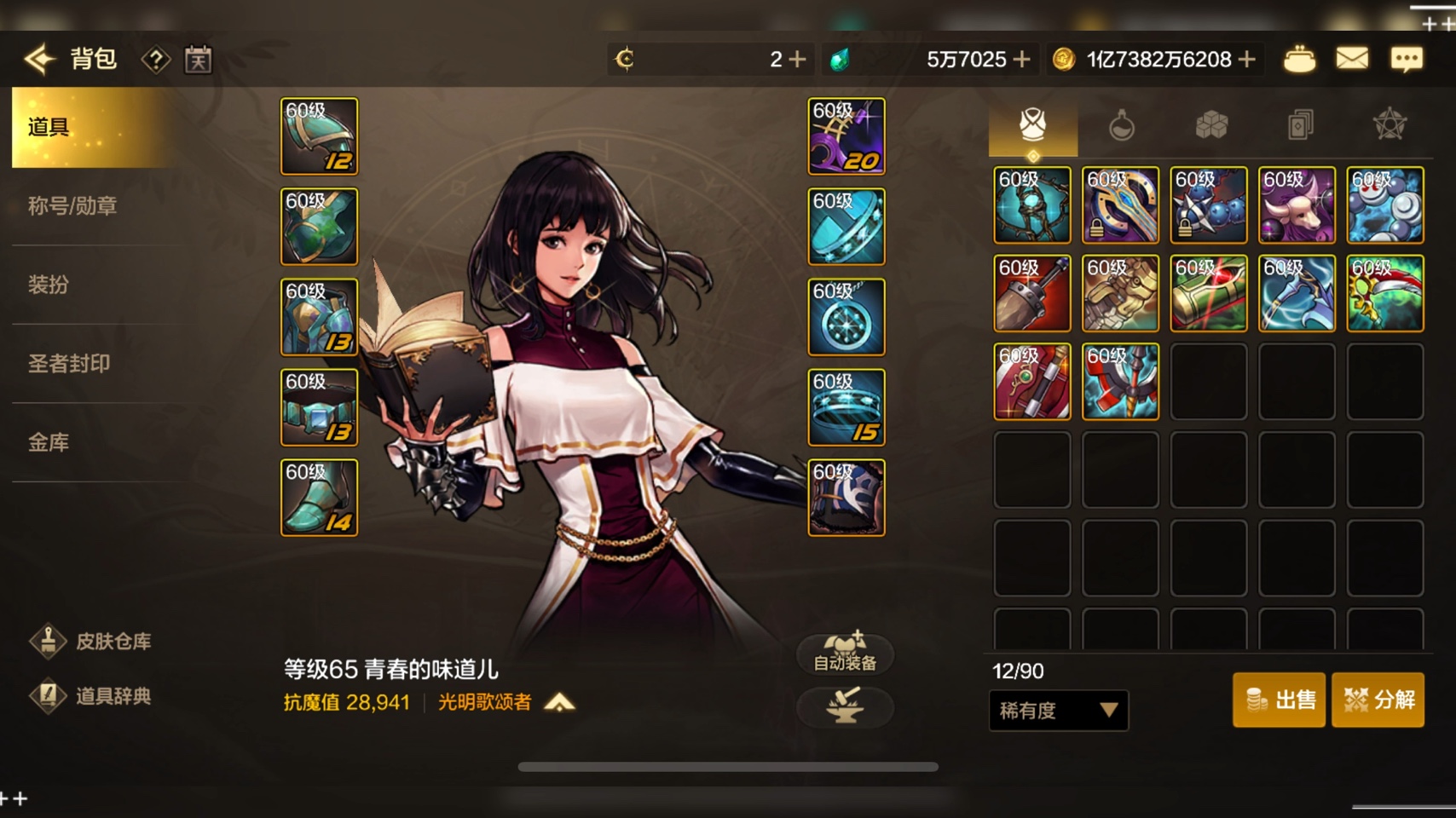Click the question mark help icon
This screenshot has width=1456, height=818.
(155, 60)
